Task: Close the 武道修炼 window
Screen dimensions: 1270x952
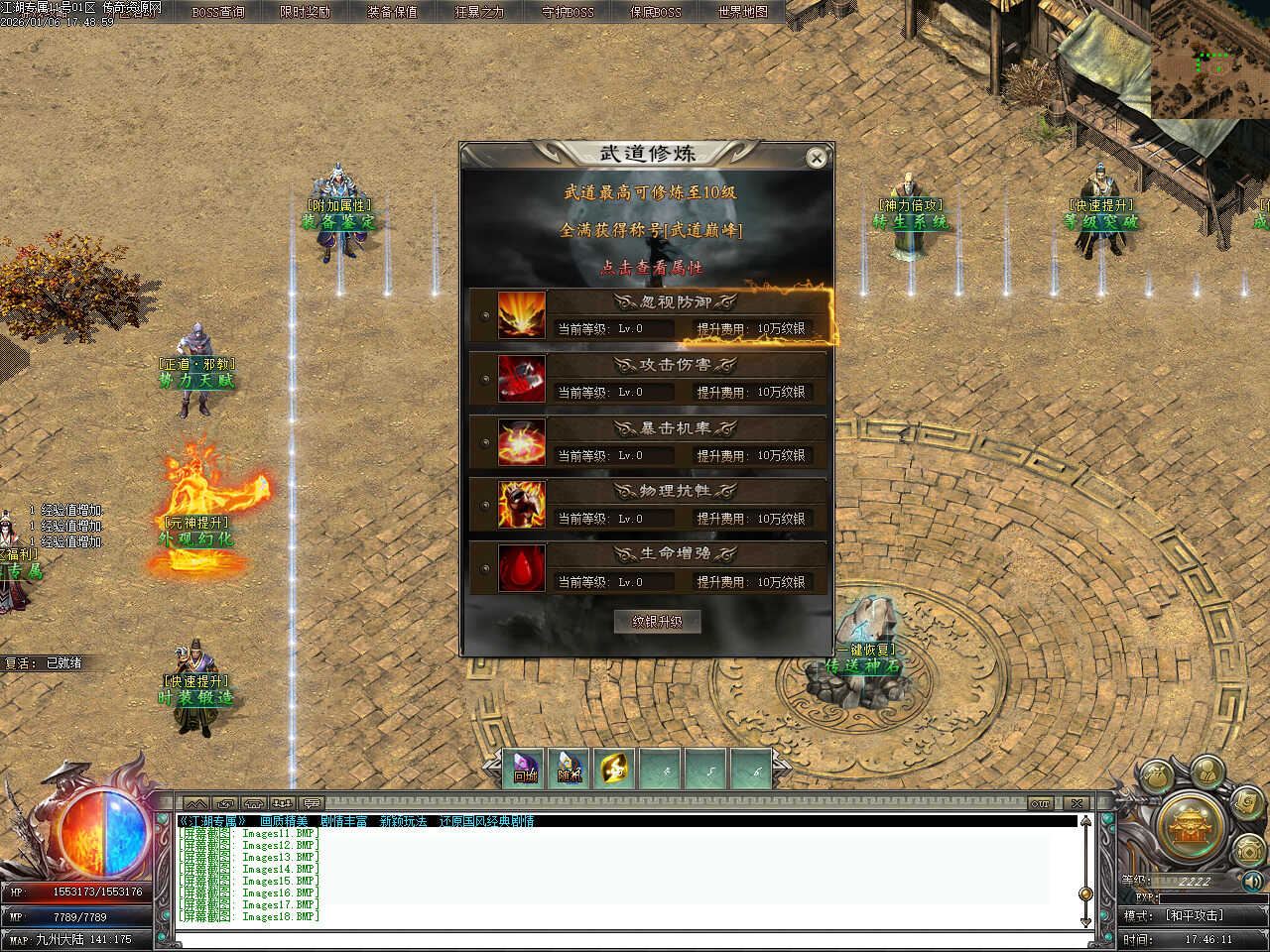Action: coord(816,158)
